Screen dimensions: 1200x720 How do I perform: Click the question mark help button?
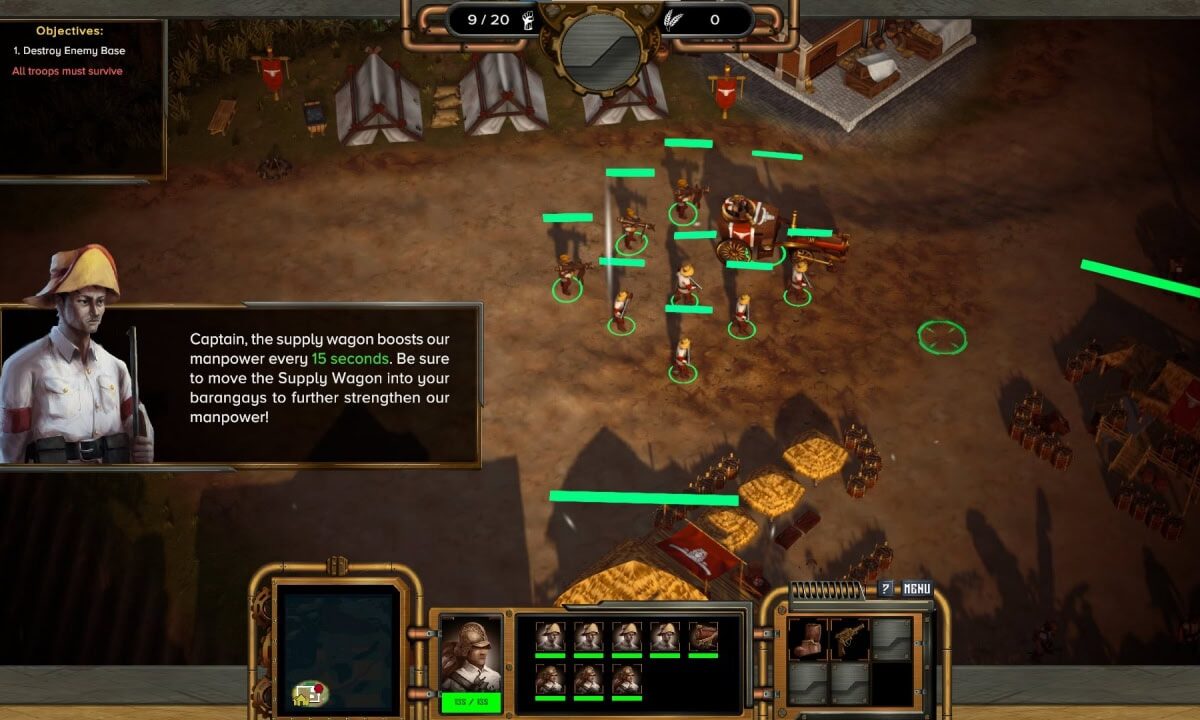point(885,589)
